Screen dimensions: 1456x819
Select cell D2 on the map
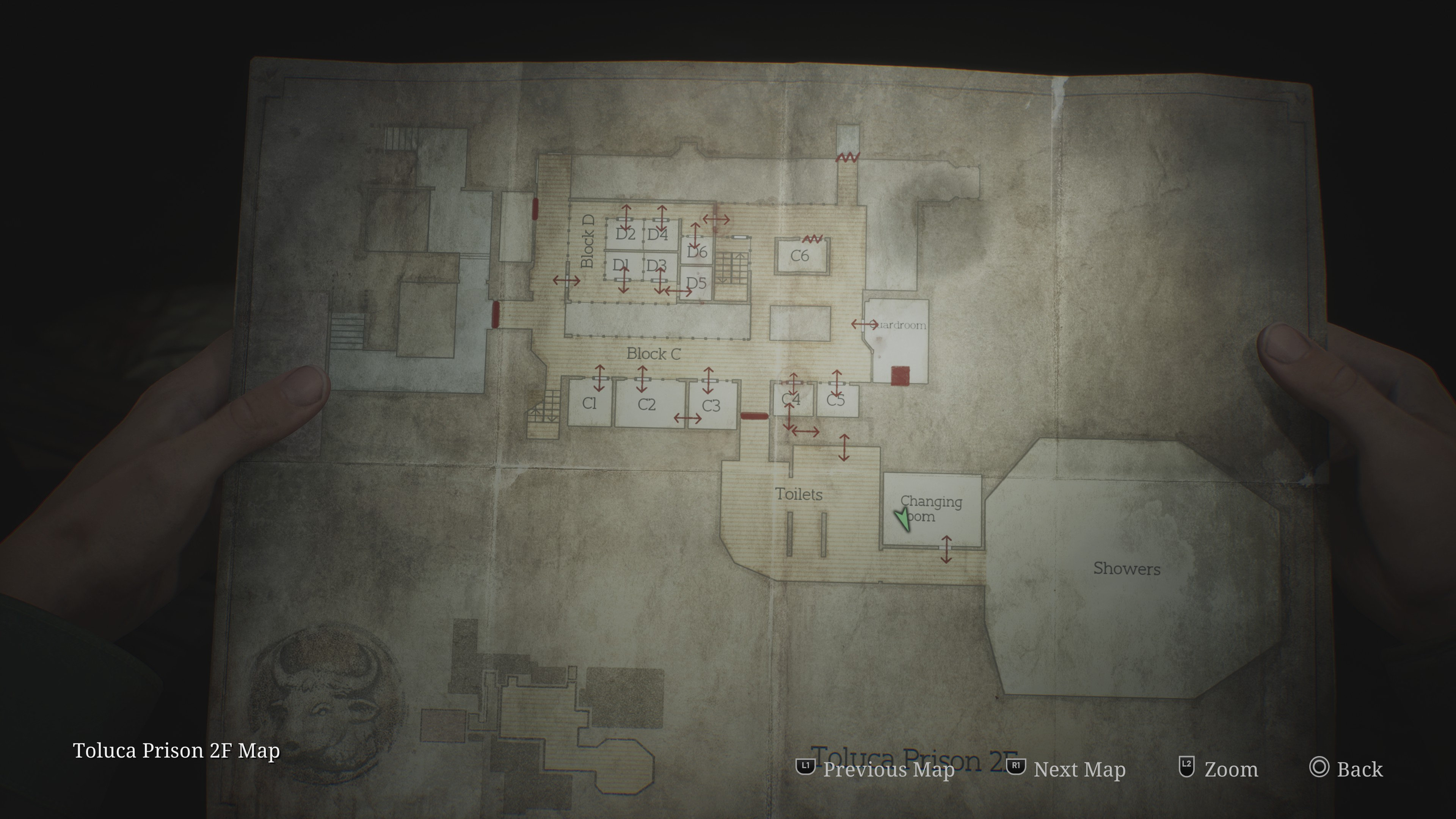tap(625, 234)
